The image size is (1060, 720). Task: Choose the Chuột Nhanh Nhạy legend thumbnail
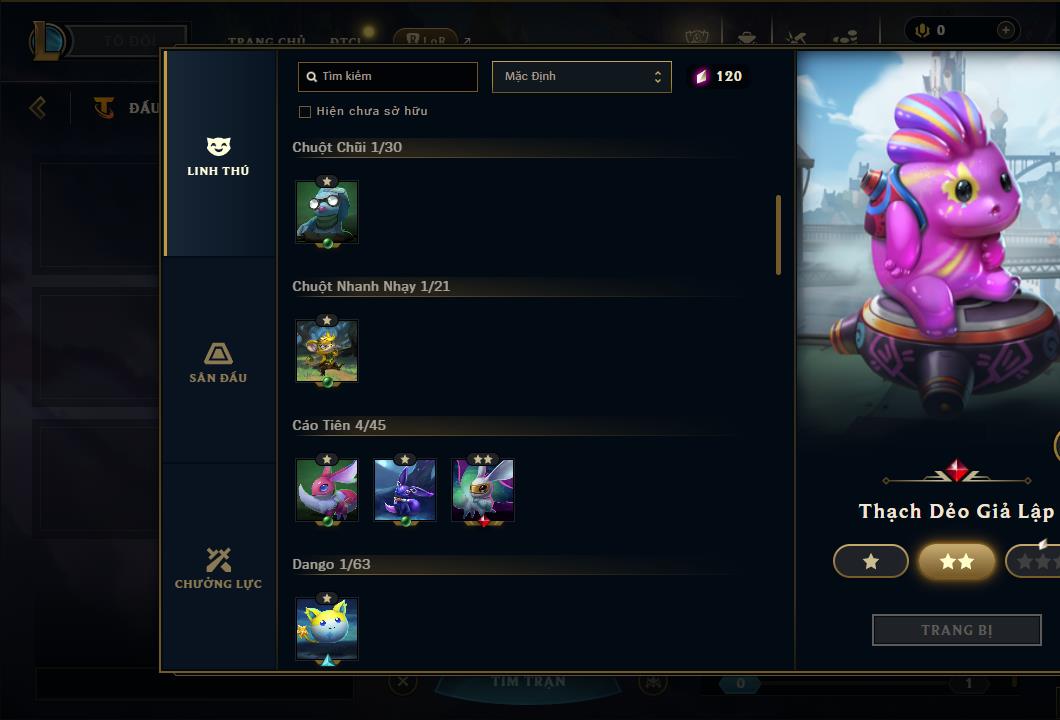tap(327, 351)
